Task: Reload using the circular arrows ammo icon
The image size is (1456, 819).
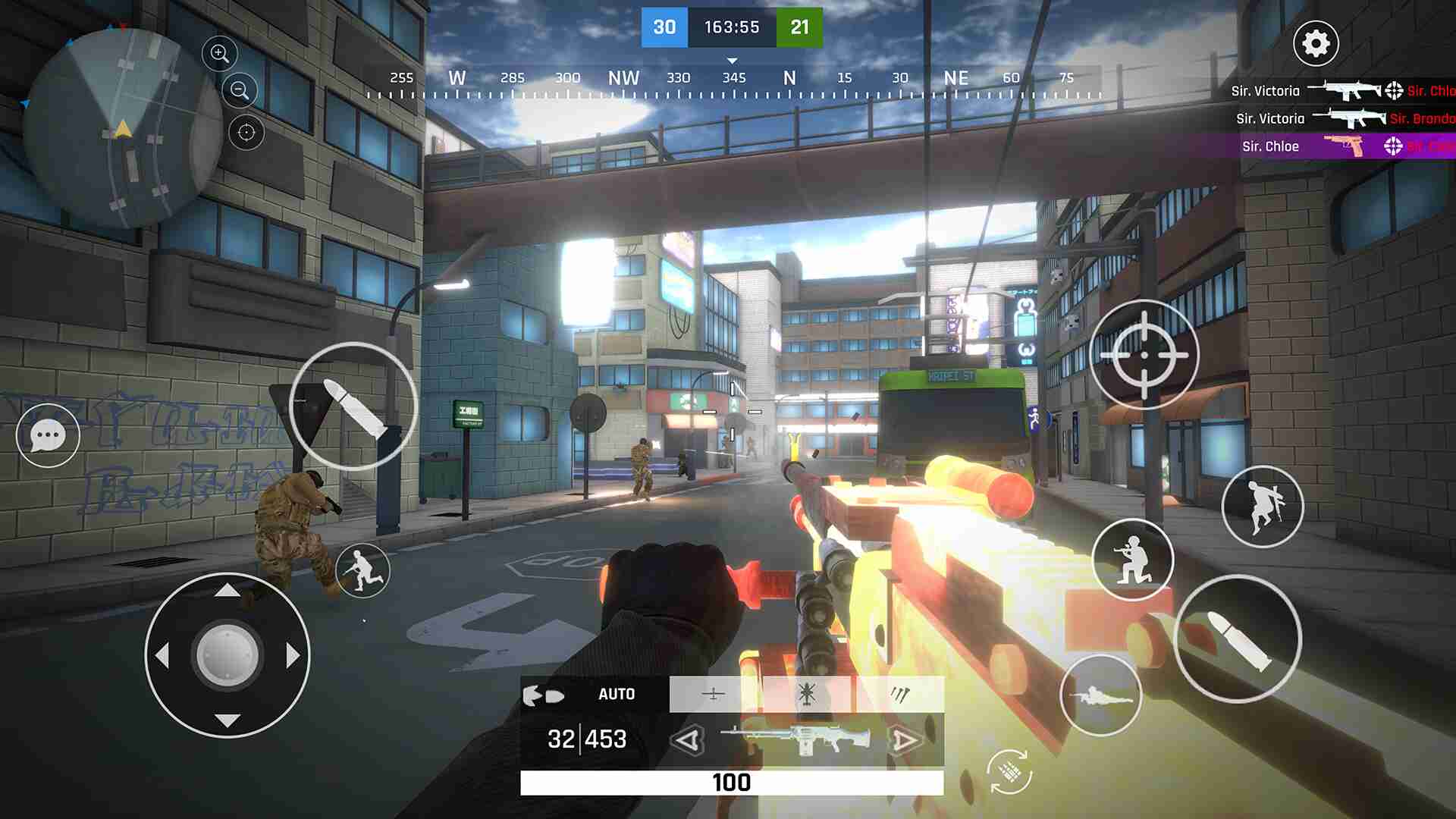Action: [1009, 771]
